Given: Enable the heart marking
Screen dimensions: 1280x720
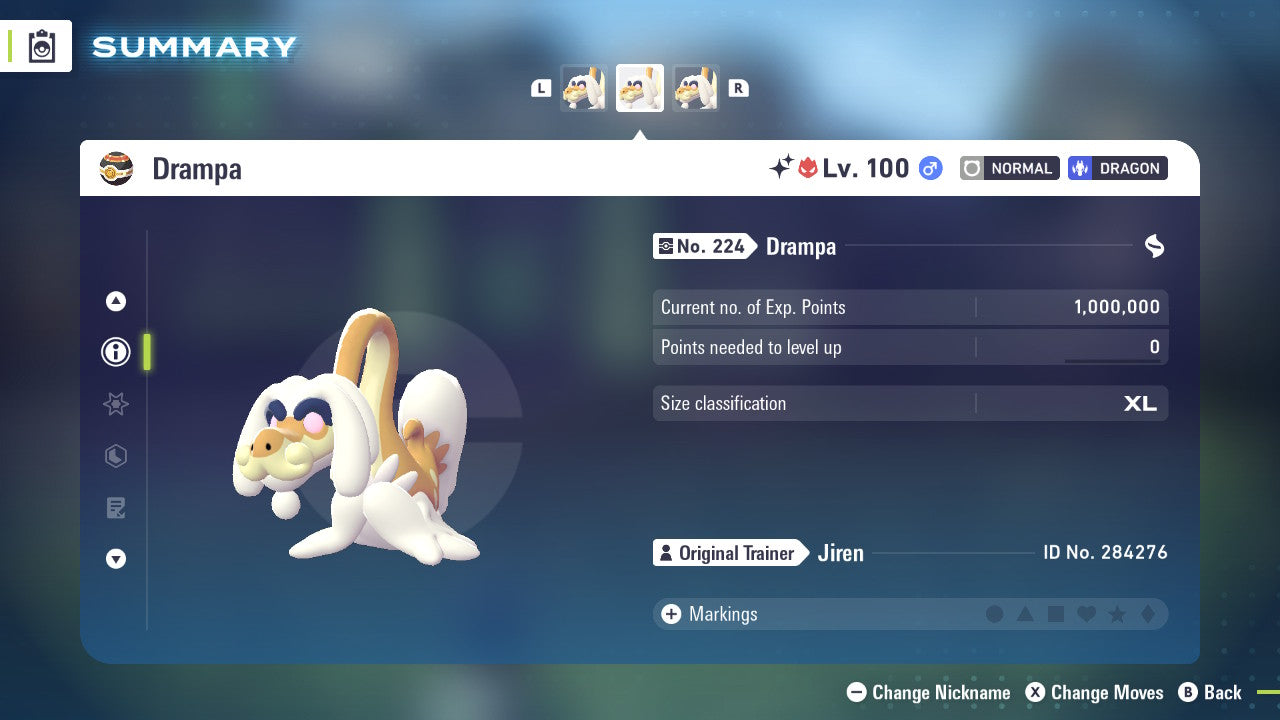Looking at the screenshot, I should (x=1088, y=614).
